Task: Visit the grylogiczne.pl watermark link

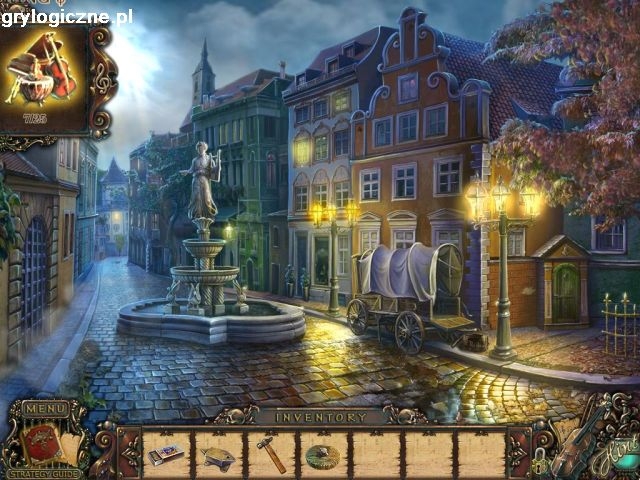Action: [x=67, y=16]
